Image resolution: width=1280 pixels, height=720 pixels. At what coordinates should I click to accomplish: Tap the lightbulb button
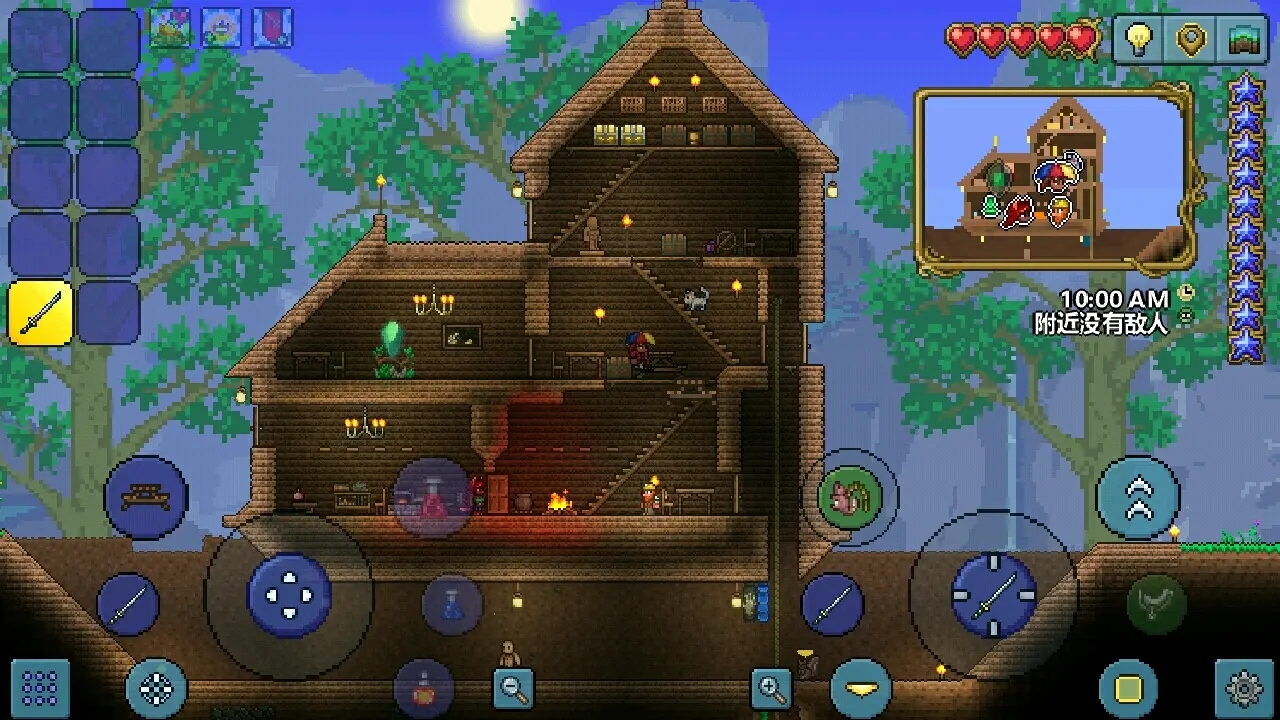tap(1138, 39)
